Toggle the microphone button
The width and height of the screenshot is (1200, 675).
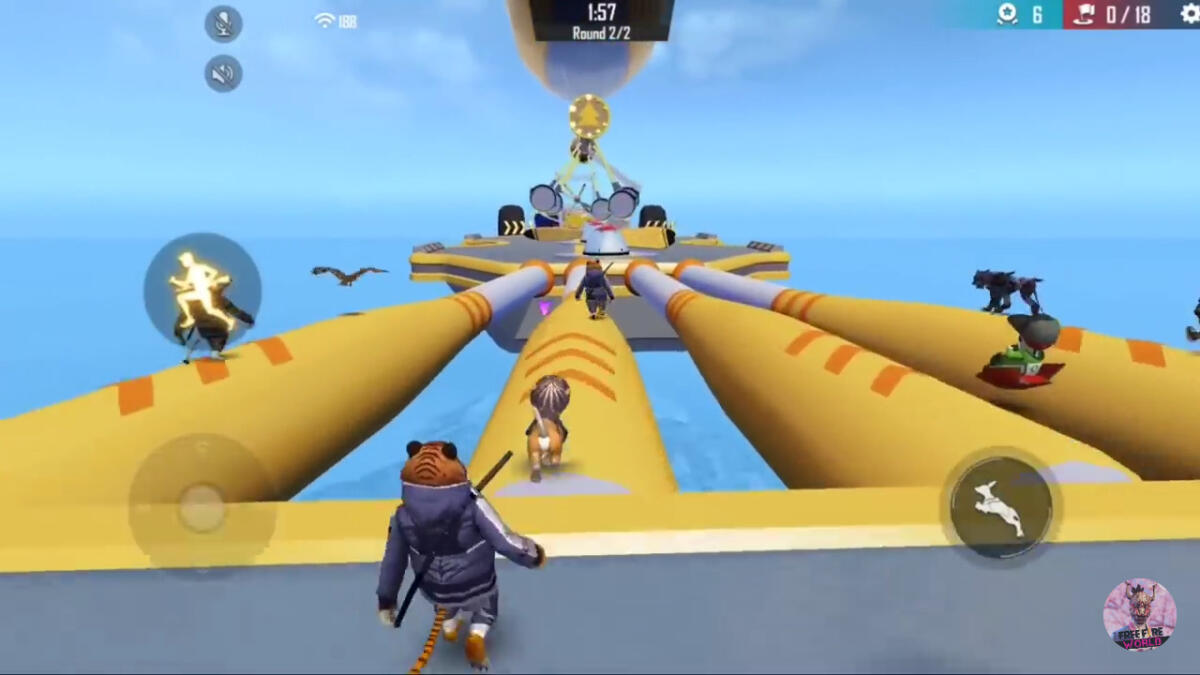point(223,24)
